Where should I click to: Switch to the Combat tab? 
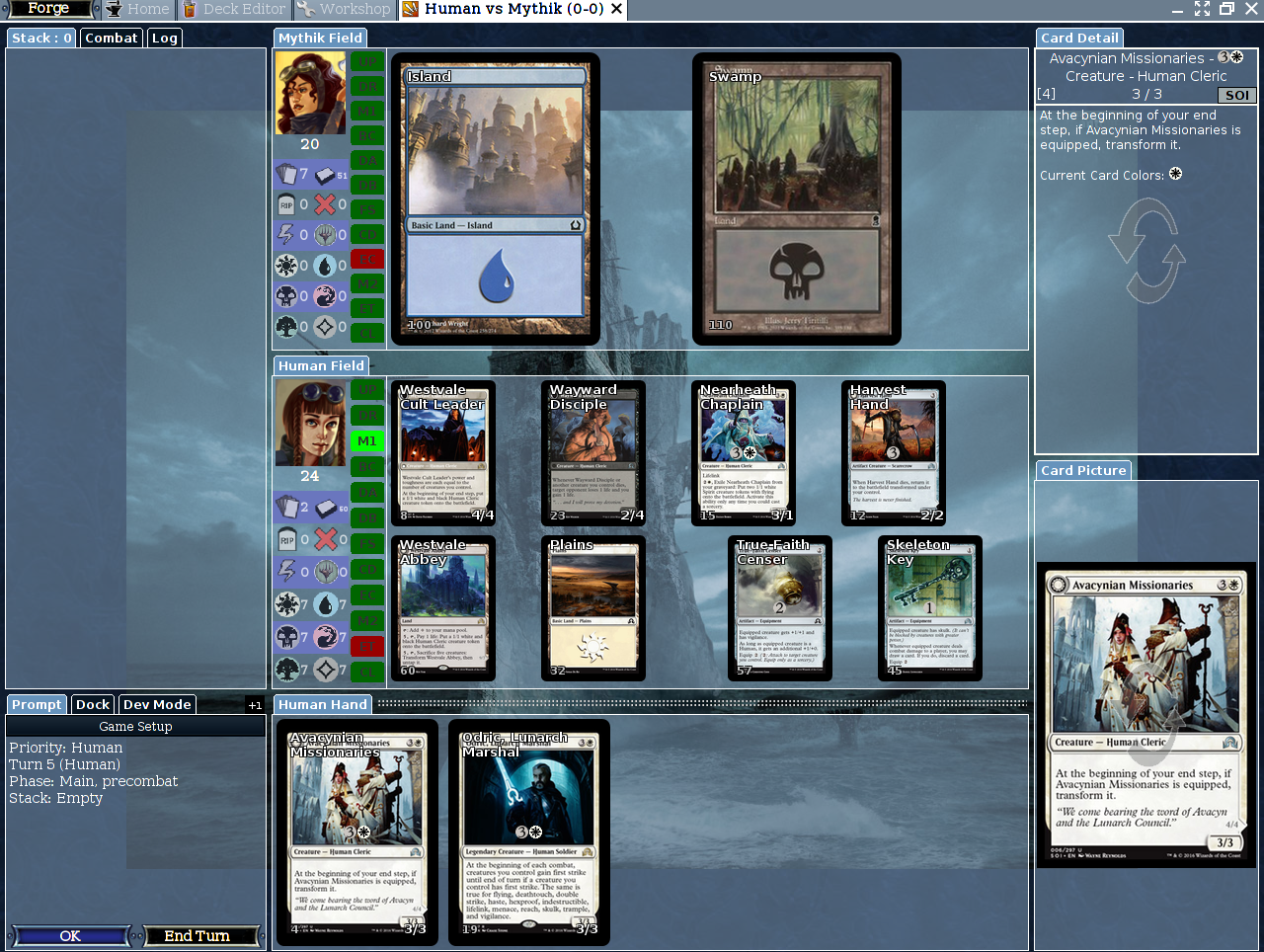[x=111, y=38]
